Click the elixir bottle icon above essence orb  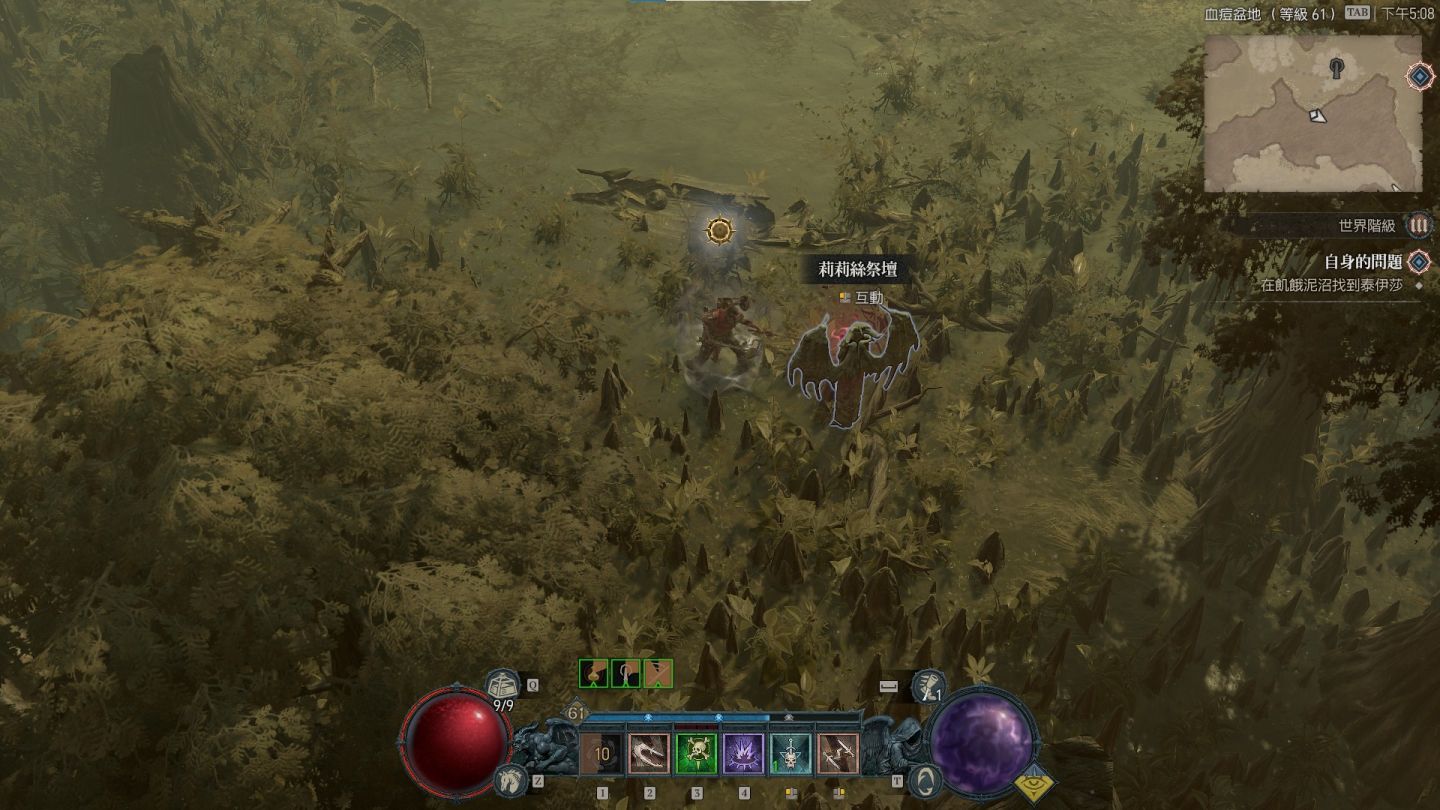pyautogui.click(x=929, y=686)
